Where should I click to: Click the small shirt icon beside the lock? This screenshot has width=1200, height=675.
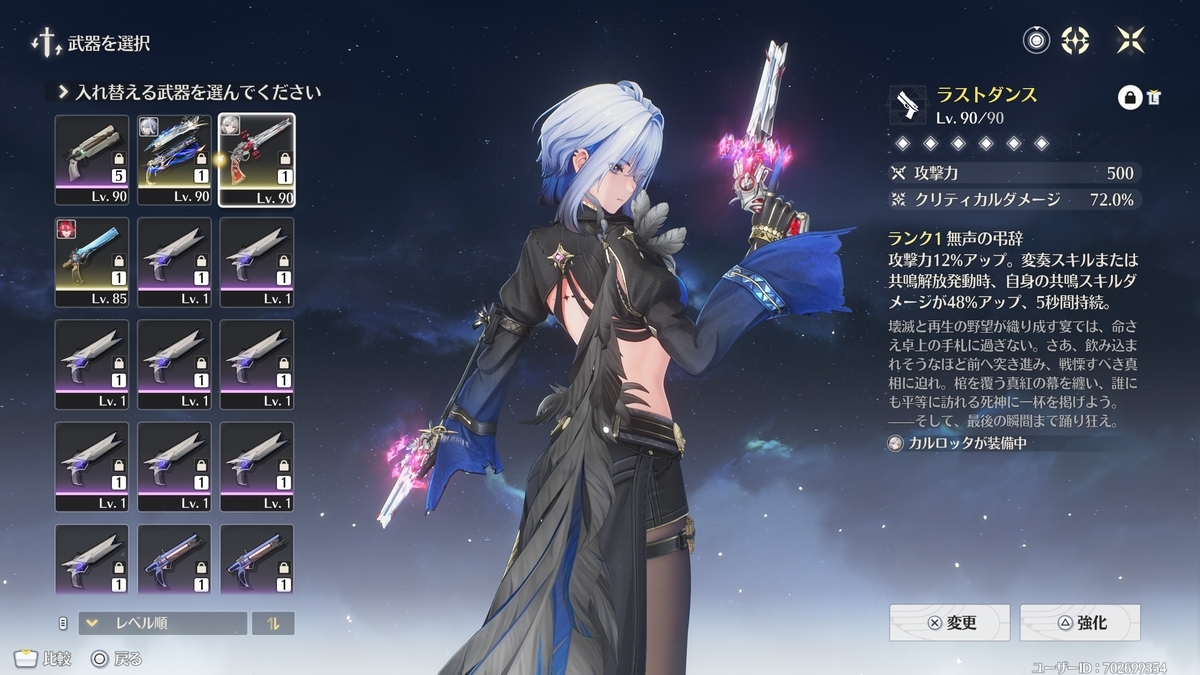point(1153,97)
